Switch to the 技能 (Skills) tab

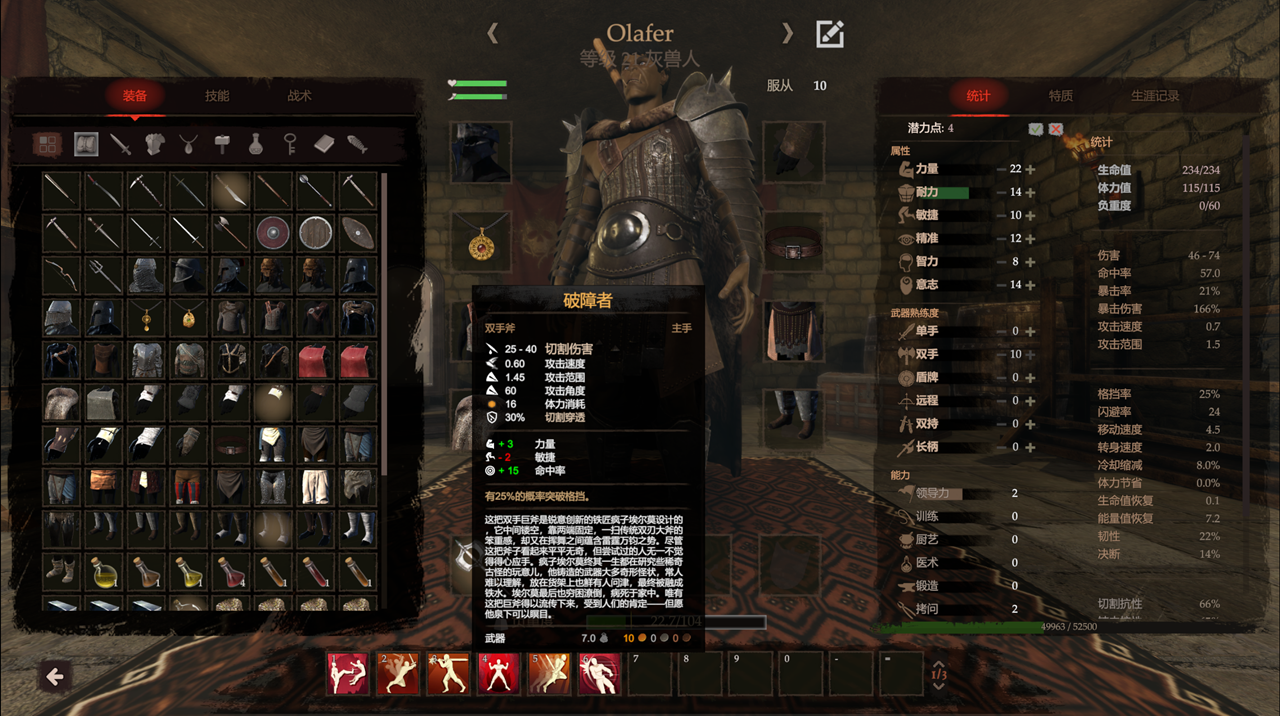click(217, 96)
